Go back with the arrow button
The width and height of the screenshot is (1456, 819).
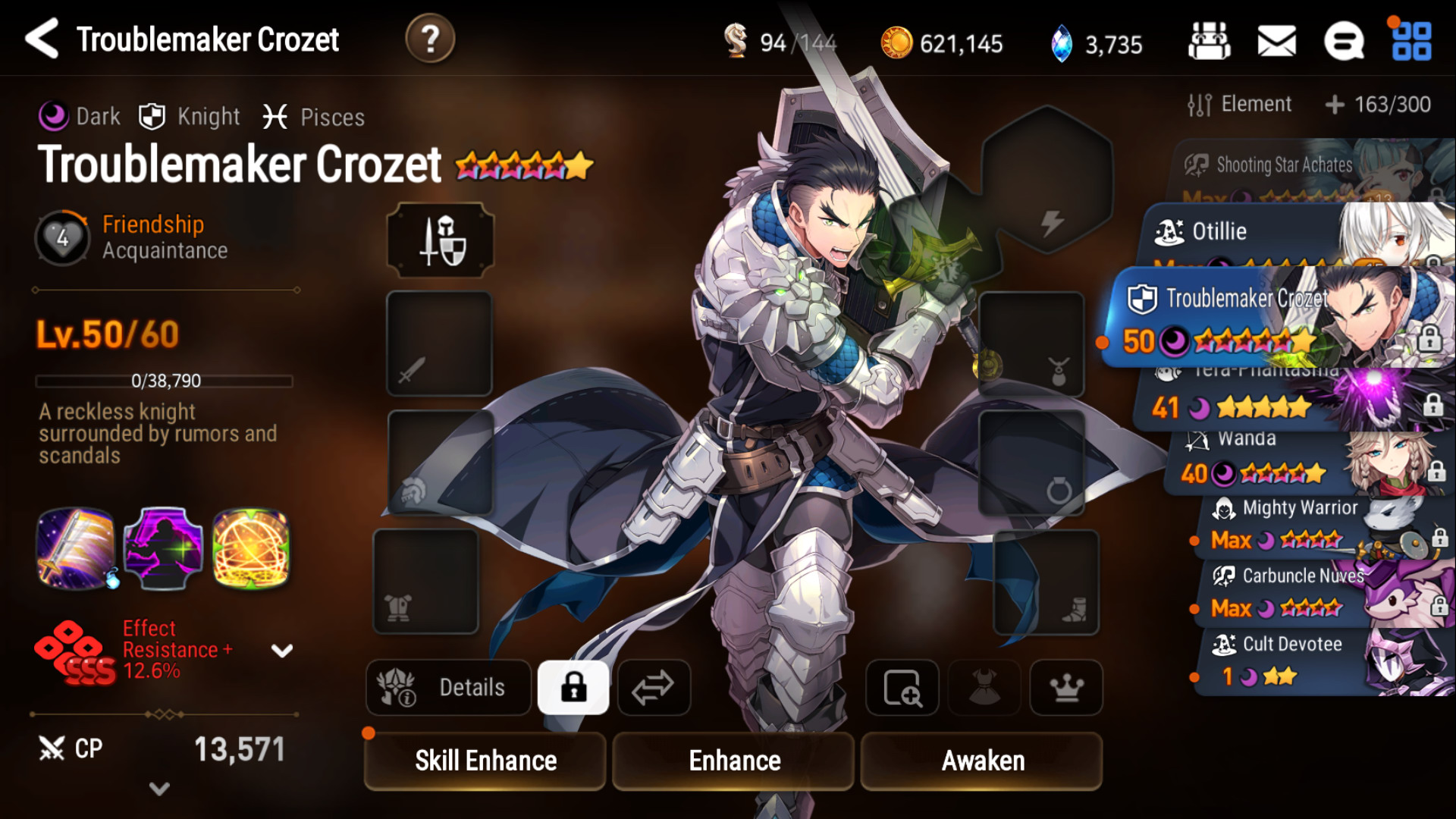point(42,39)
